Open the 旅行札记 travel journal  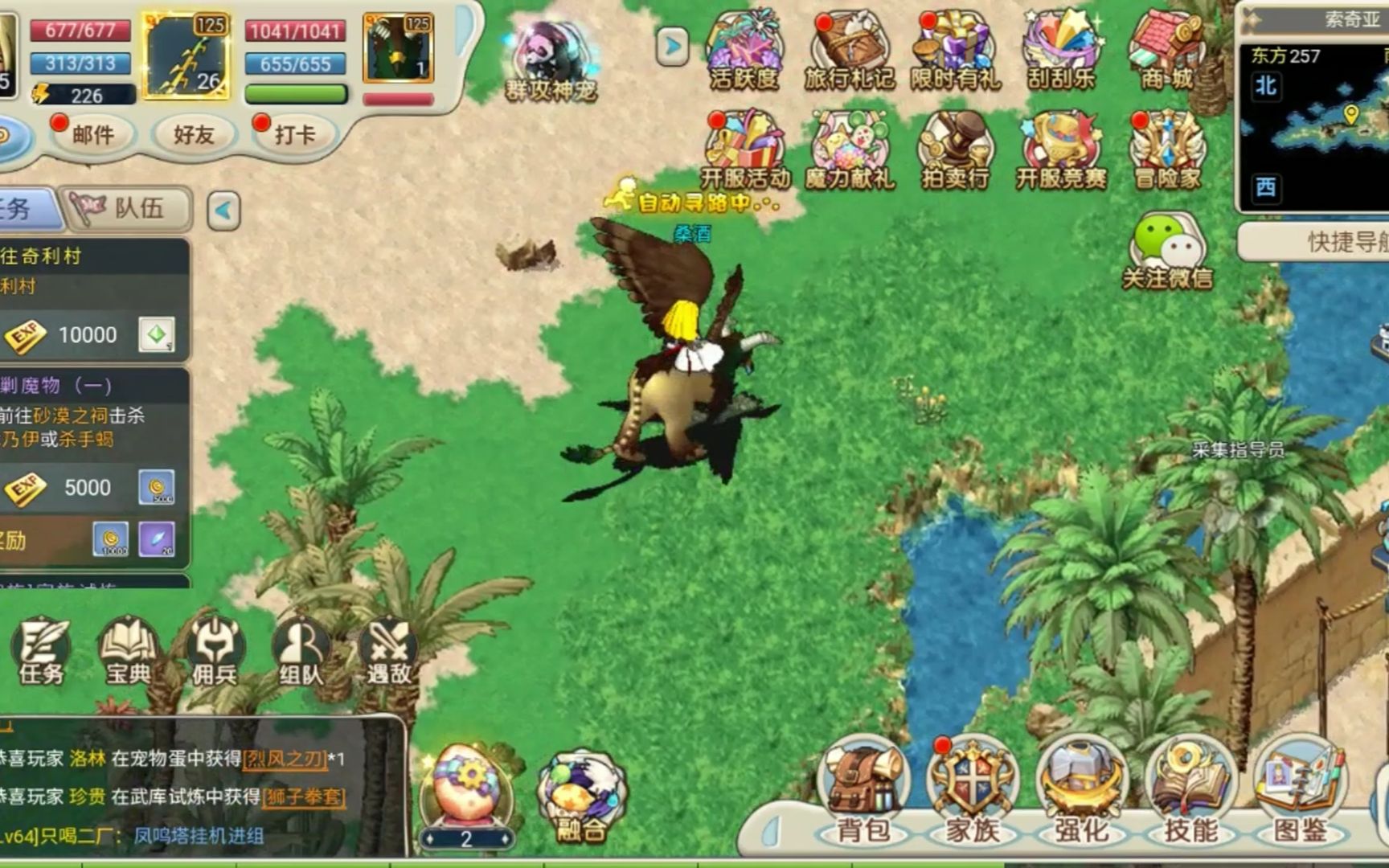pyautogui.click(x=849, y=50)
